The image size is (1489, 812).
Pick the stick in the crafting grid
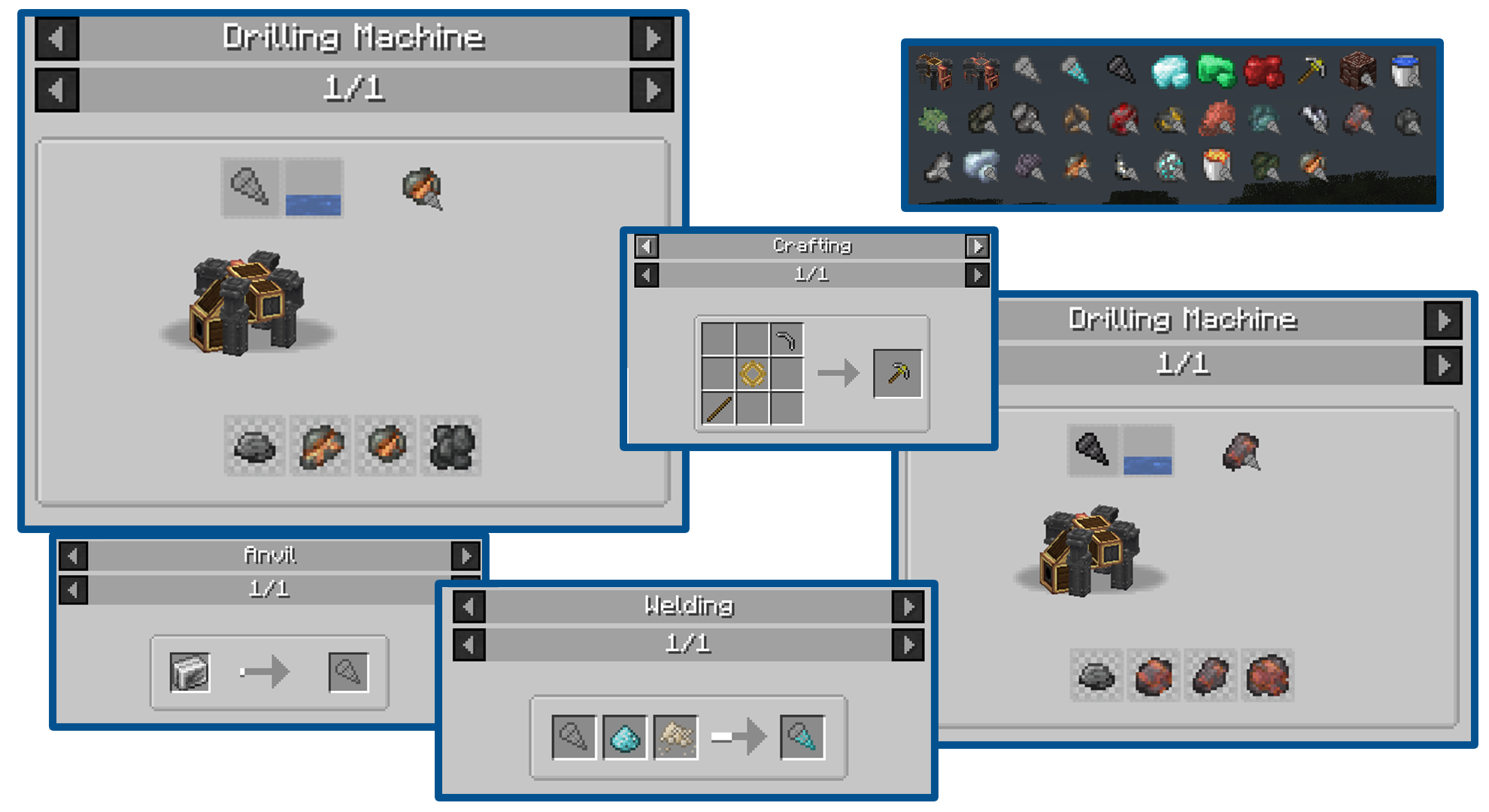pos(718,408)
